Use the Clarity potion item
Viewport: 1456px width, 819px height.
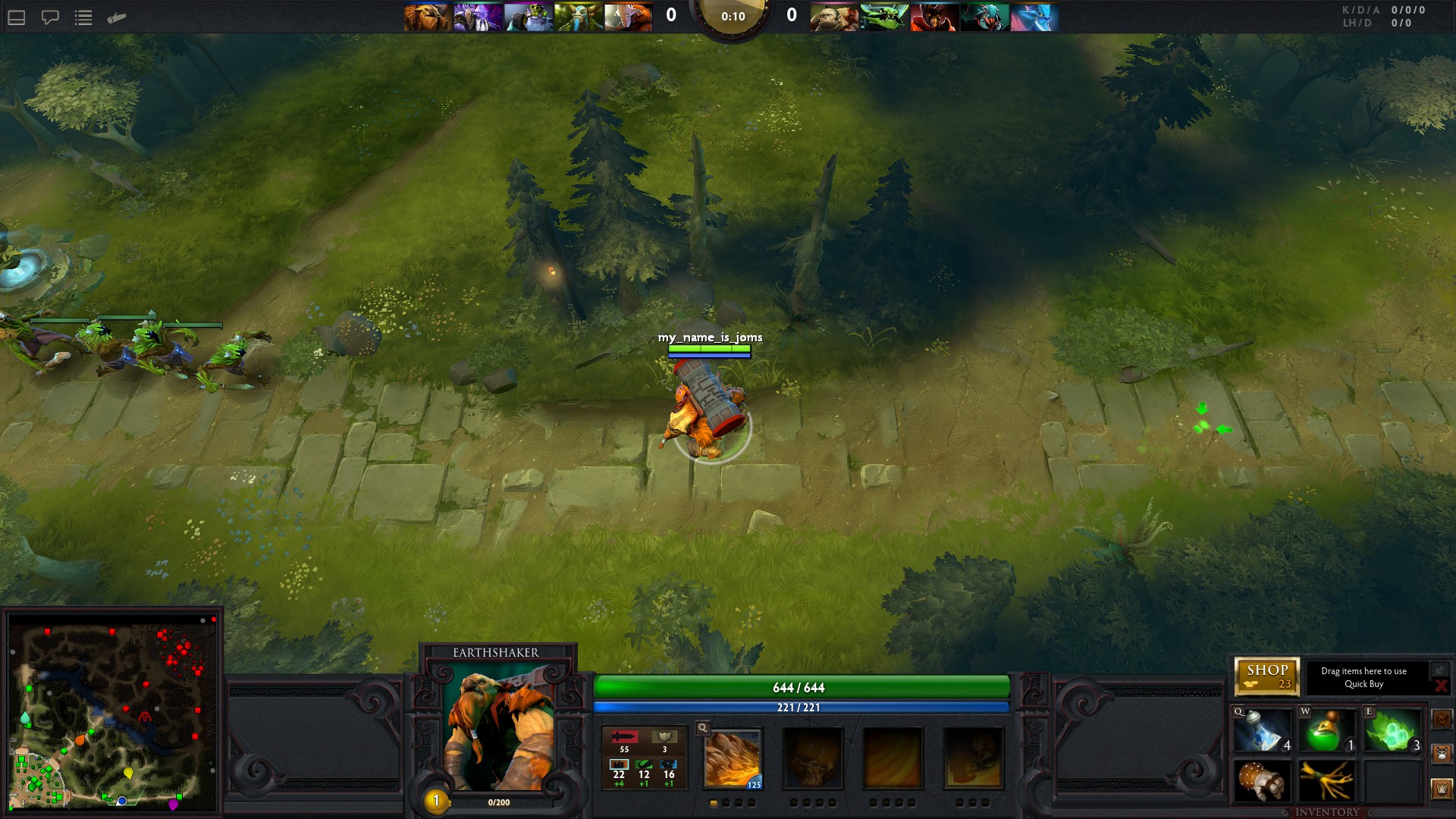click(x=1263, y=731)
